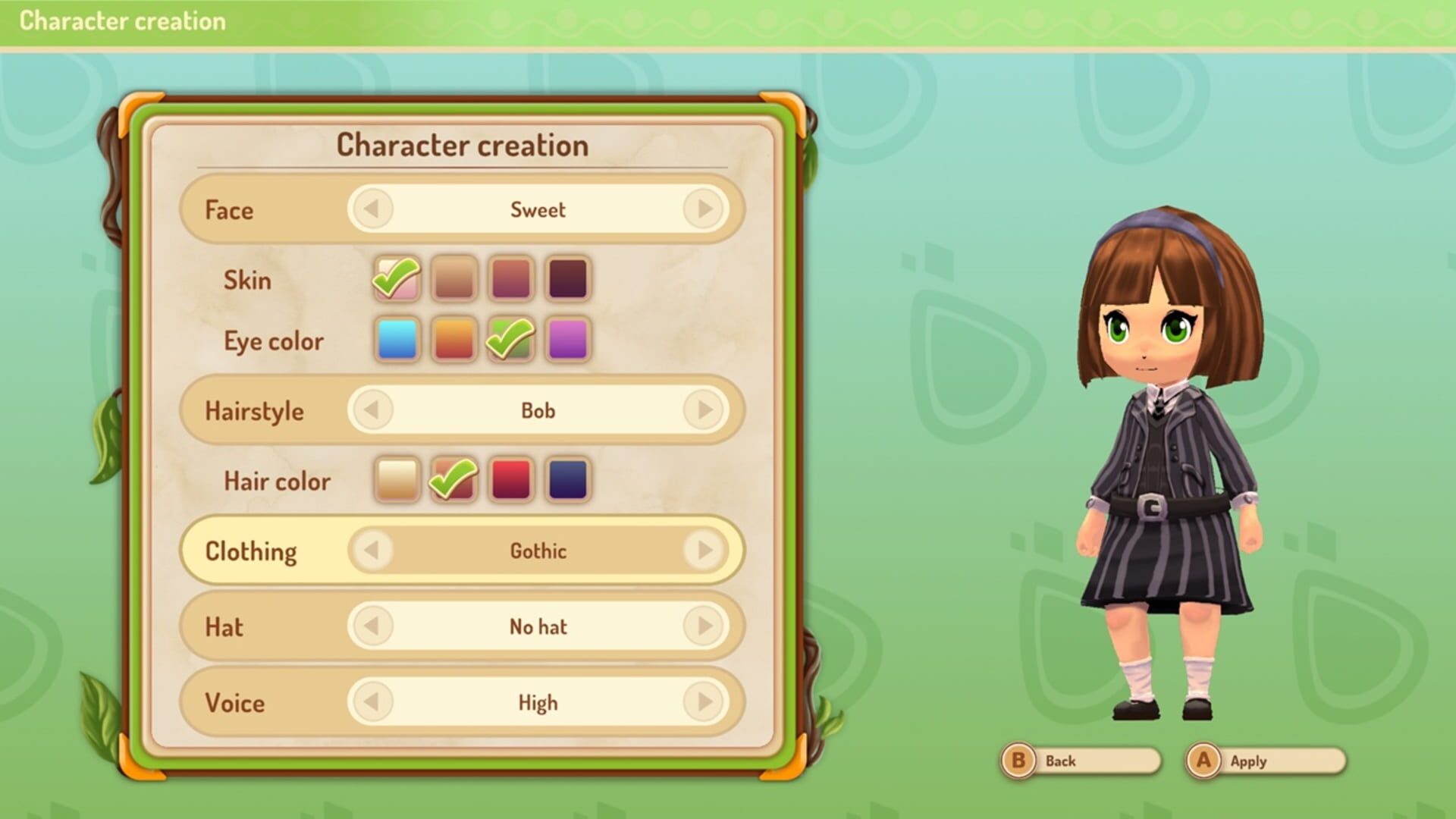Viewport: 1456px width, 819px height.
Task: Toggle the checked brown hair color
Action: click(453, 480)
